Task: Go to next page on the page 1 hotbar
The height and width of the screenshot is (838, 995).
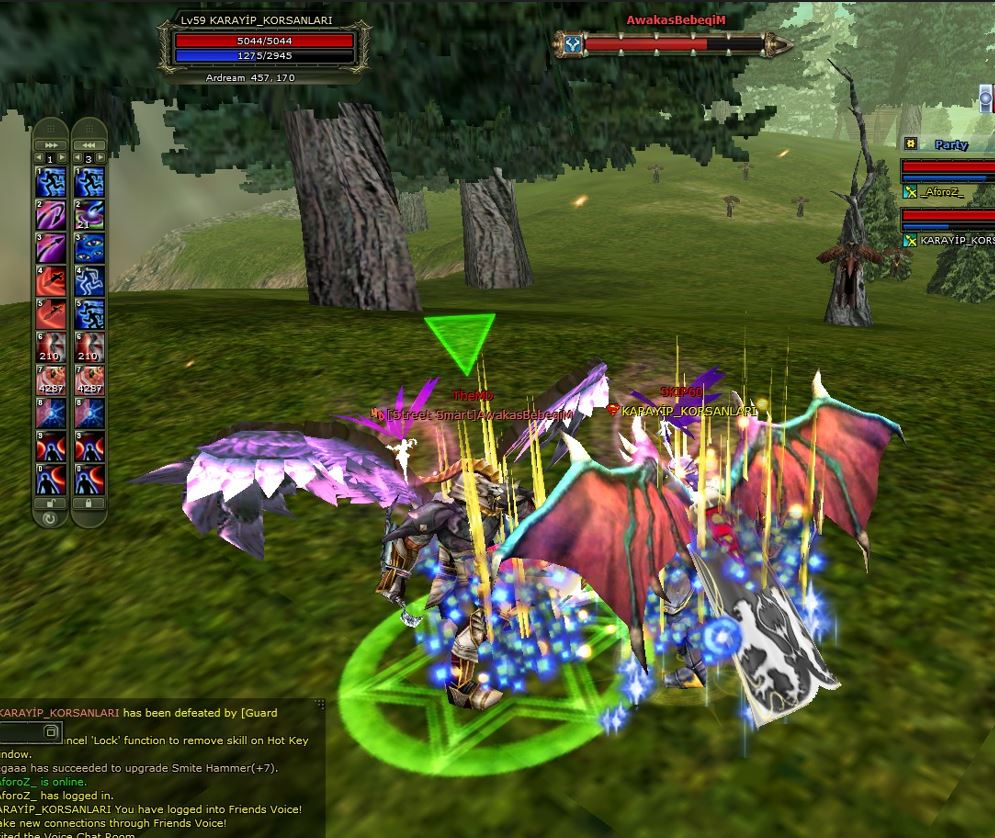Action: pos(62,158)
